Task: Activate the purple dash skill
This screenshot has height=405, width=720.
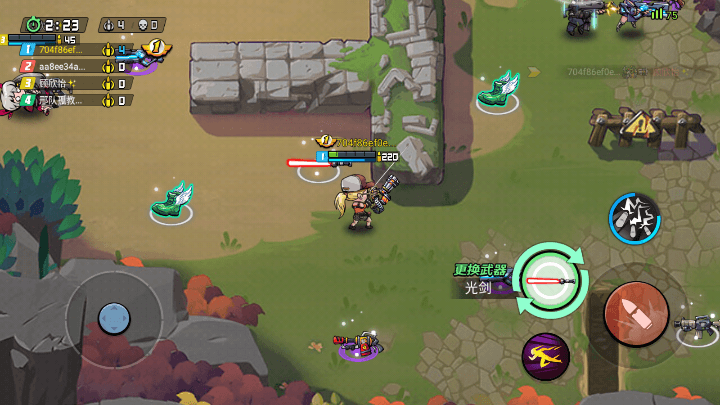Action: pos(545,355)
